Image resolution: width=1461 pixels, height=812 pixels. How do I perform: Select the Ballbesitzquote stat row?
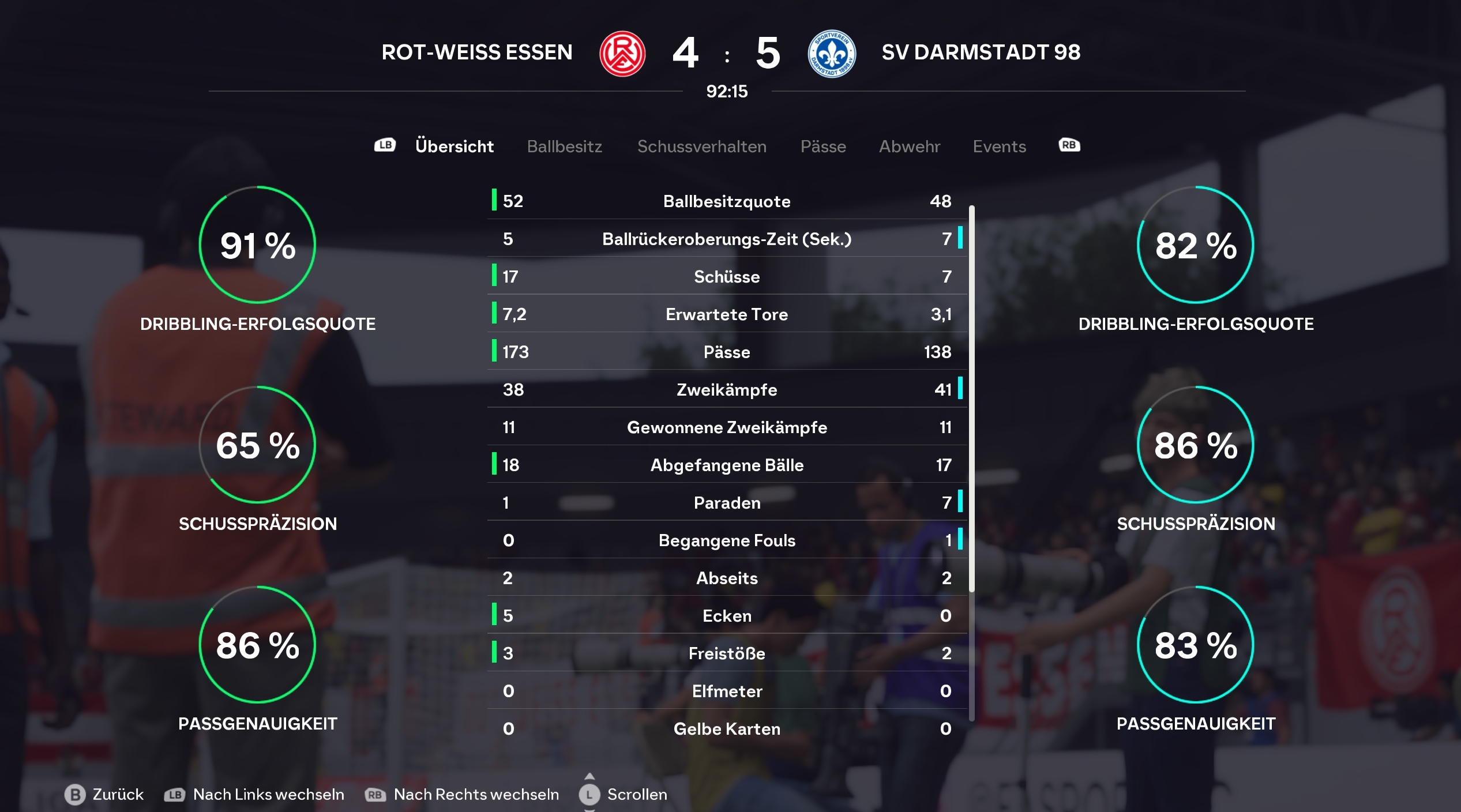(727, 201)
